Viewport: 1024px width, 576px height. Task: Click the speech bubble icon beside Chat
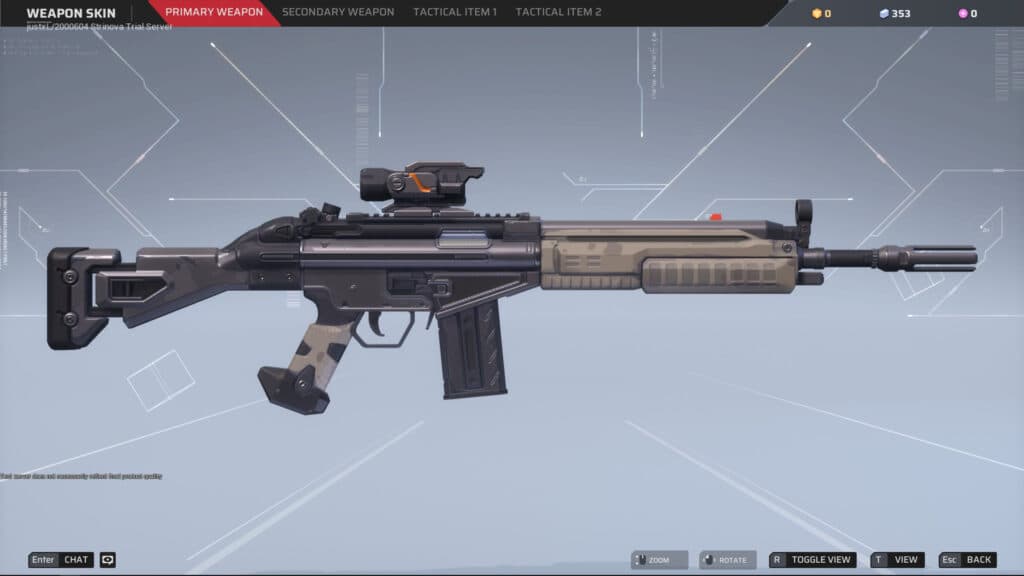pyautogui.click(x=108, y=560)
